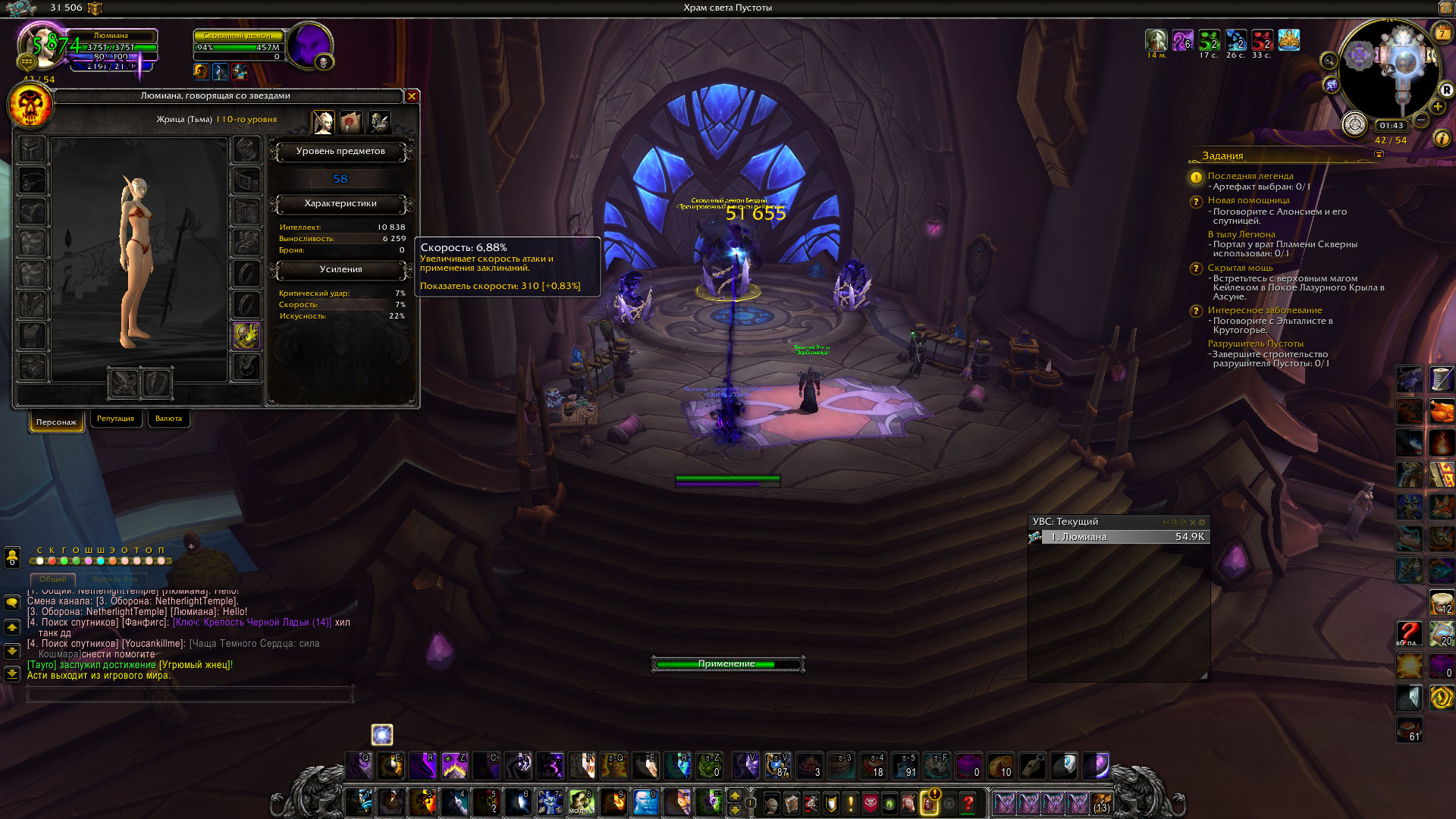Zoom out the minimap with minus button
The width and height of the screenshot is (1456, 819).
pyautogui.click(x=1421, y=120)
